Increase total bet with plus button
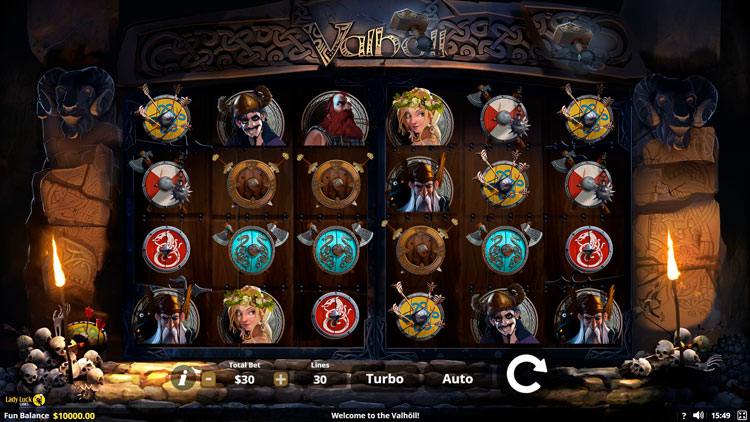The height and width of the screenshot is (422, 750). tap(280, 379)
